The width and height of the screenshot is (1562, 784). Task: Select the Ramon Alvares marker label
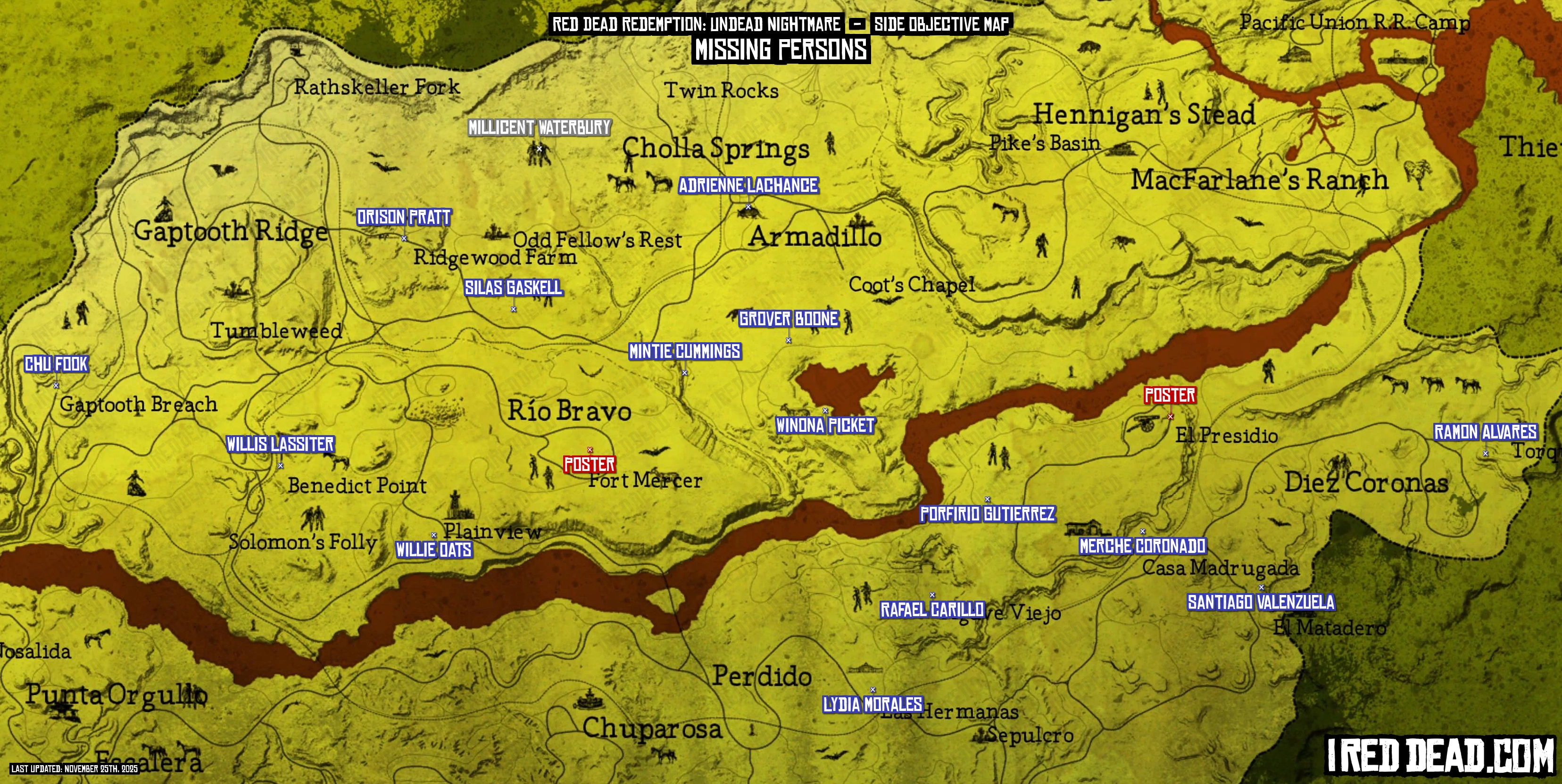coord(1485,432)
